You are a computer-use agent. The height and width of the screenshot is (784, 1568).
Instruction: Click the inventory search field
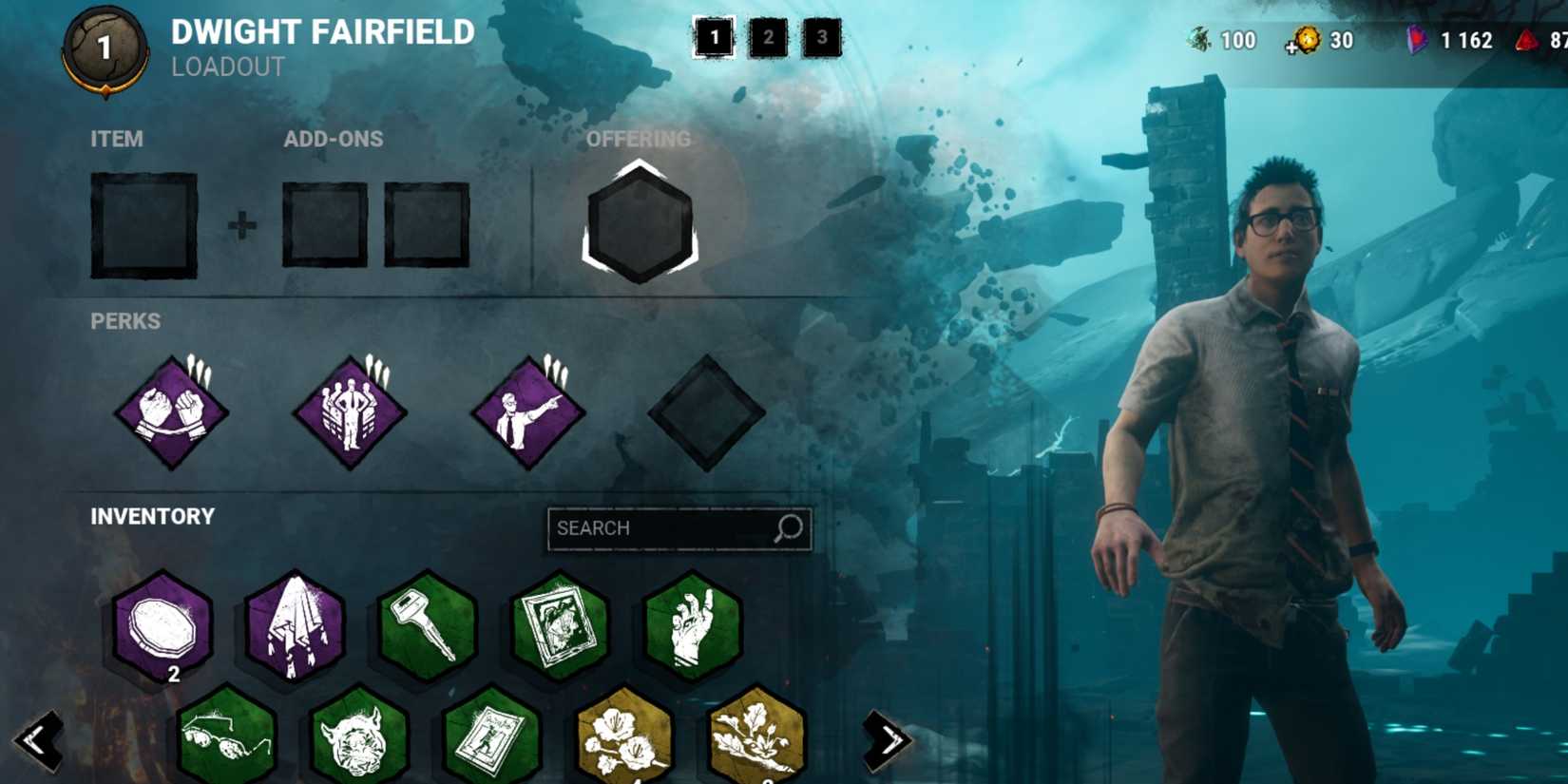pos(679,528)
